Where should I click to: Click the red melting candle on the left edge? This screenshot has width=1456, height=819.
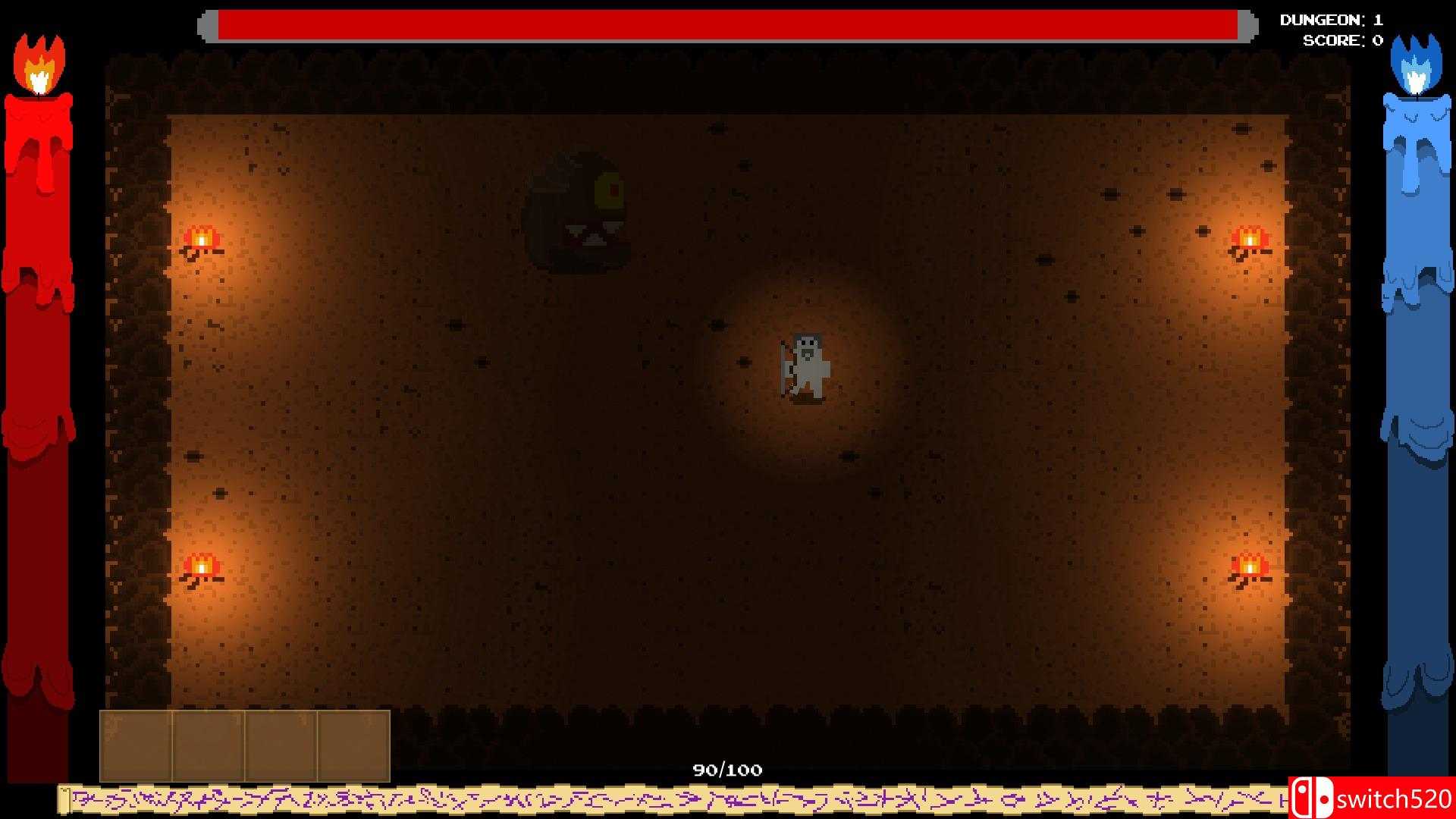38,379
